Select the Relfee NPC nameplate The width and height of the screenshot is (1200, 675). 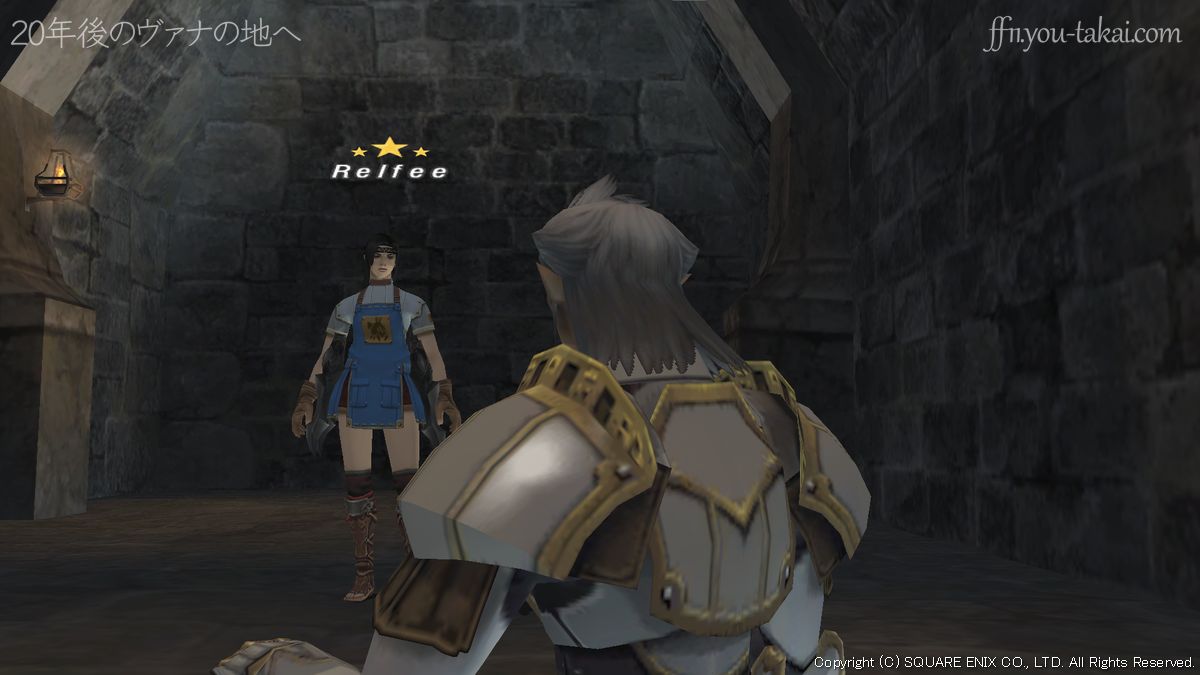tap(389, 171)
